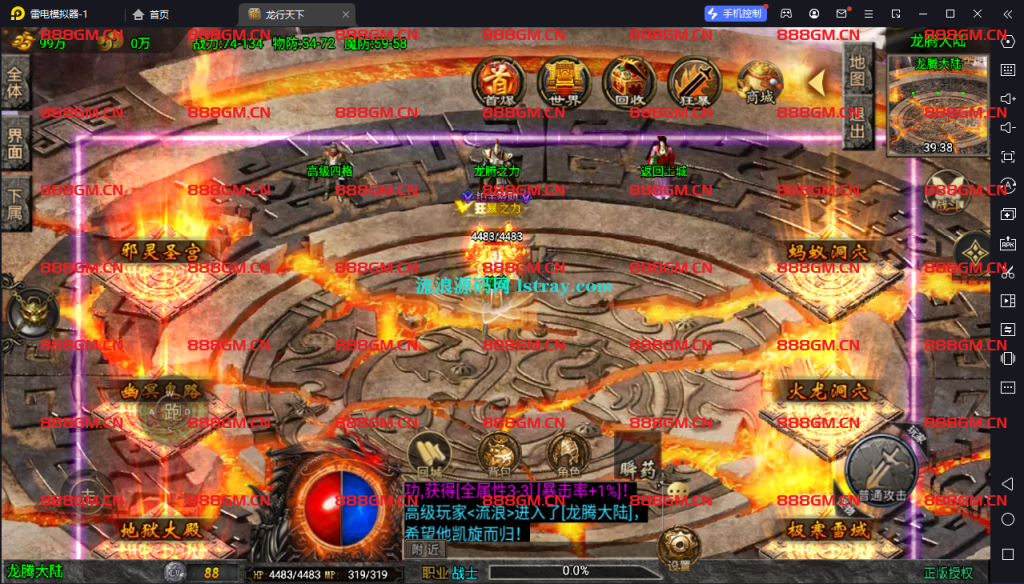Open the 背包 bag
This screenshot has height=584, width=1024.
coord(497,455)
